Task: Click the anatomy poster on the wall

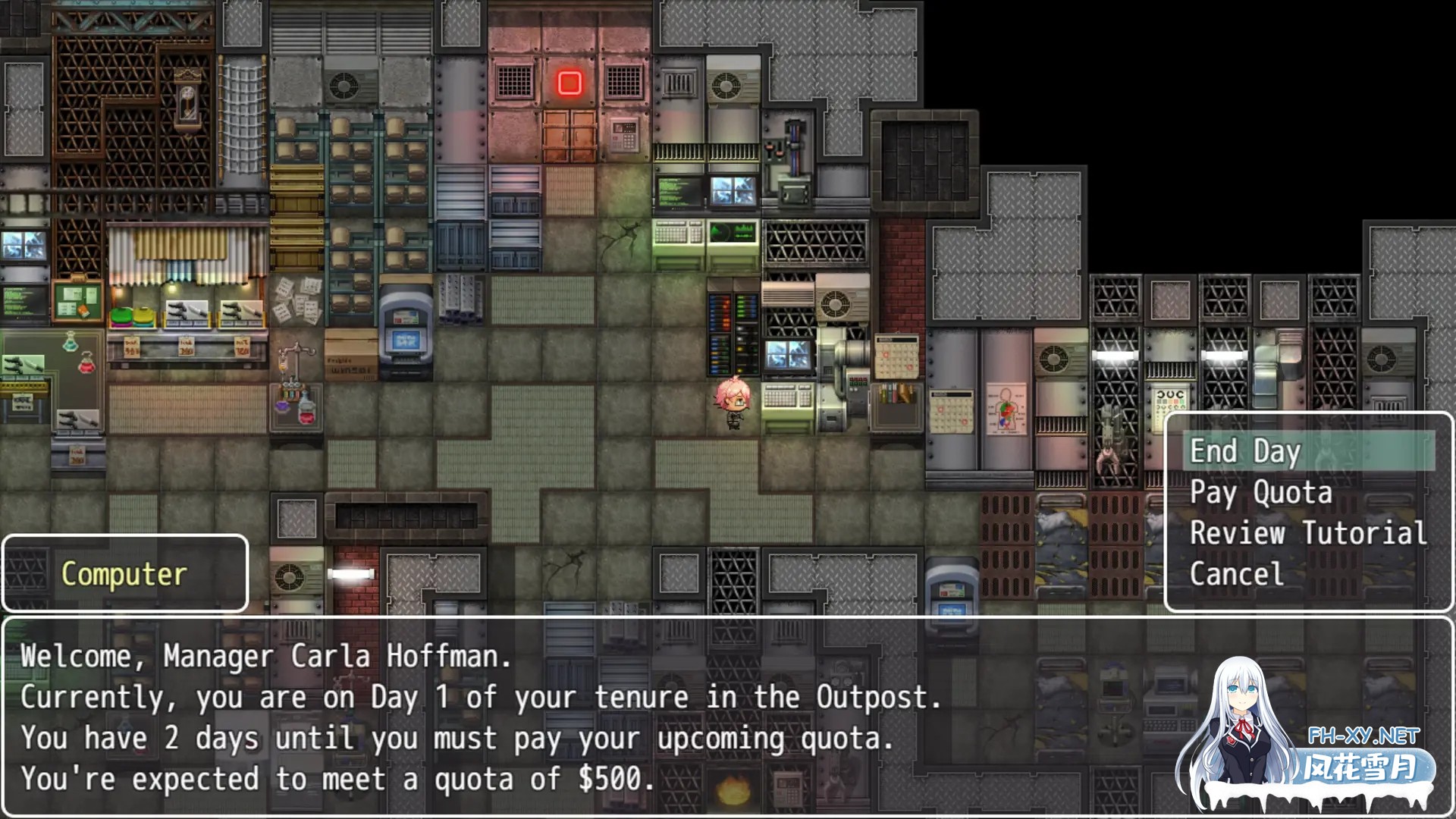Action: (1005, 409)
